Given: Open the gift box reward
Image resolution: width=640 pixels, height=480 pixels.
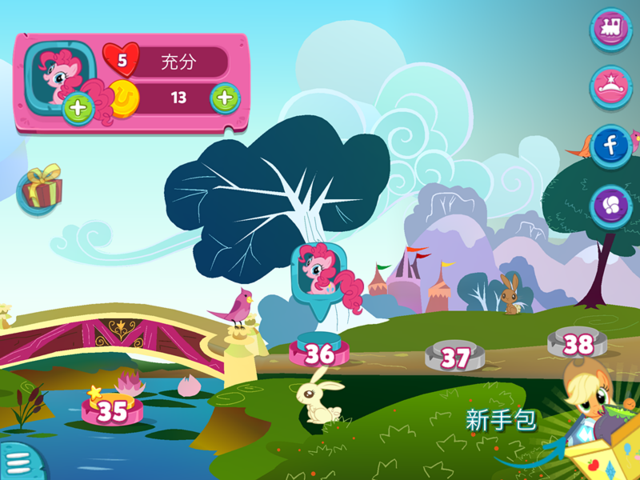Looking at the screenshot, I should 41,188.
